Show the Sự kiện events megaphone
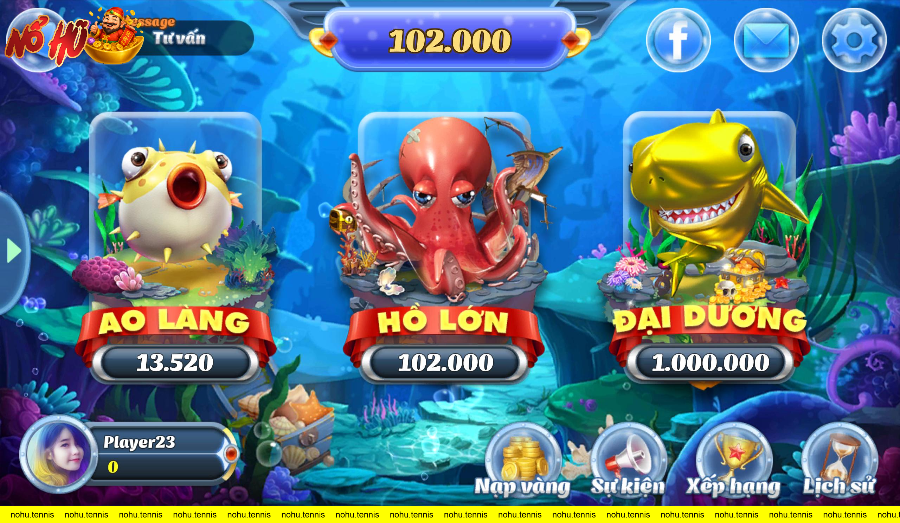The height and width of the screenshot is (523, 900). coord(628,462)
